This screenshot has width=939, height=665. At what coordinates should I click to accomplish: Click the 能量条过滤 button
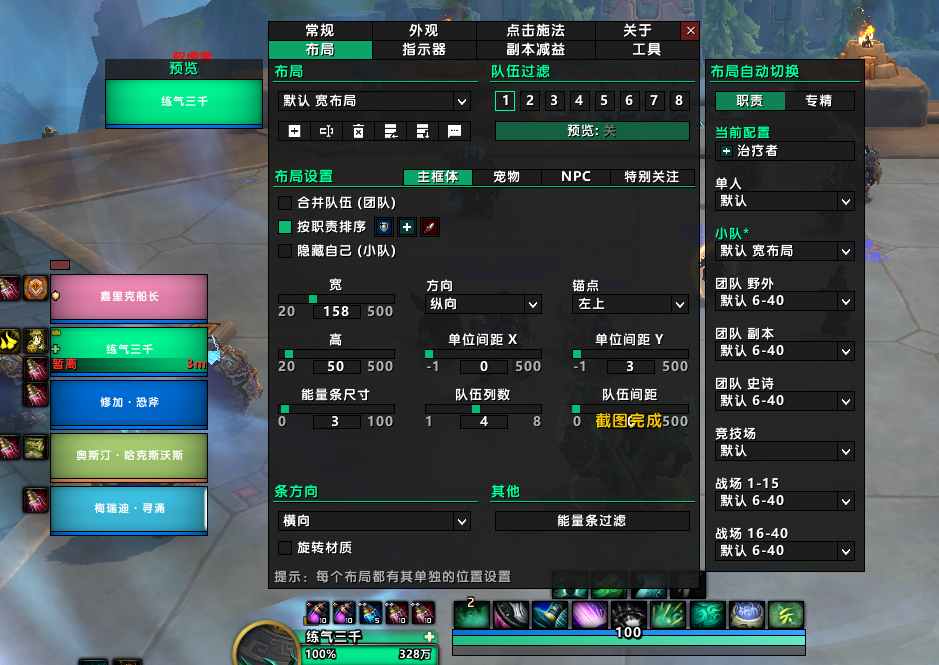[592, 521]
